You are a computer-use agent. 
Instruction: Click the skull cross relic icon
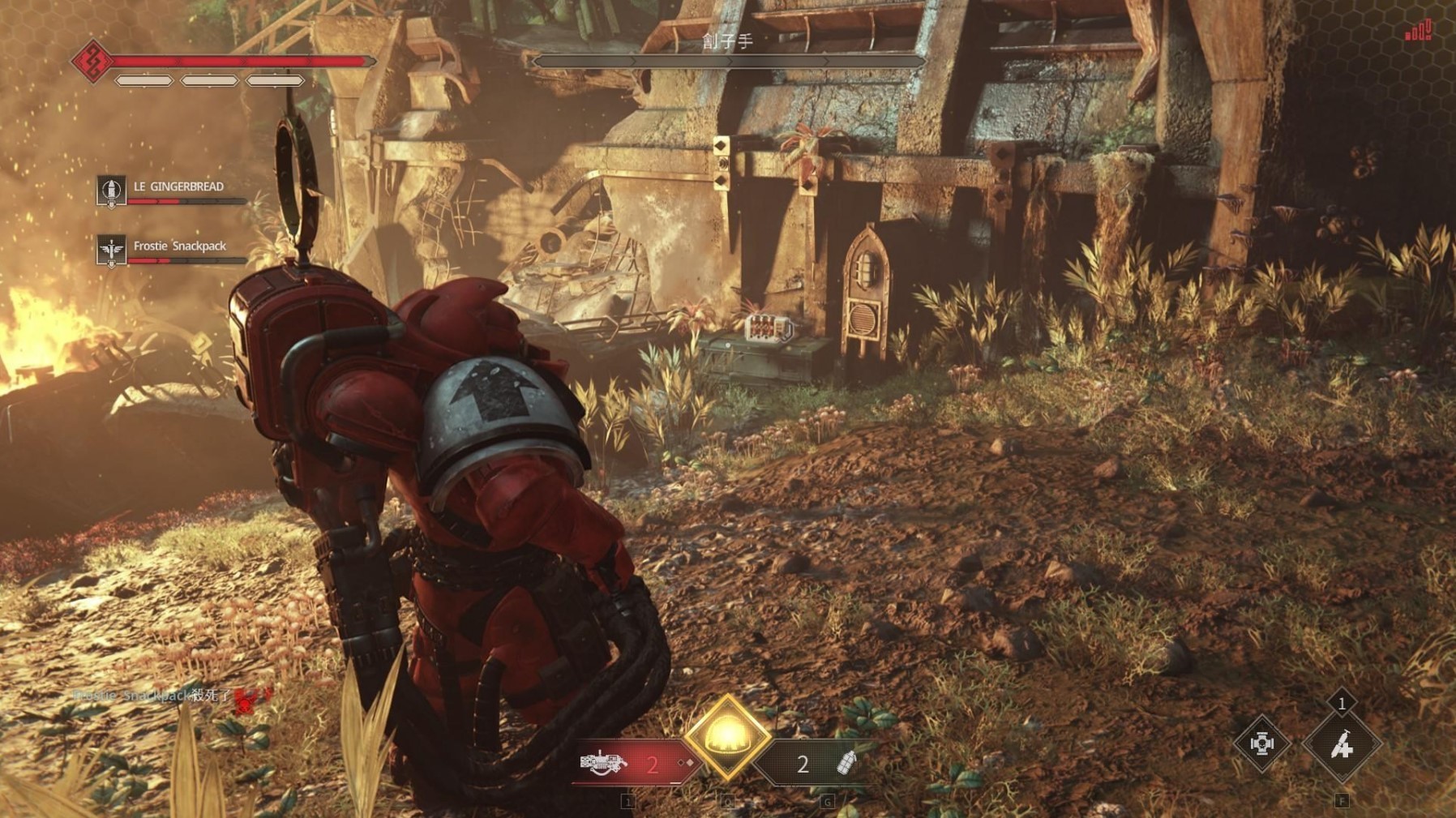tap(1261, 743)
